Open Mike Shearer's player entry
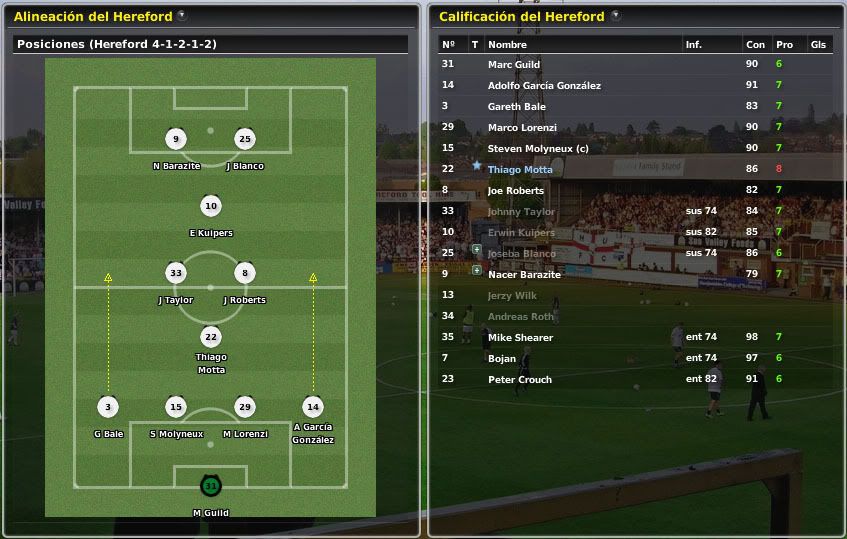 520,338
